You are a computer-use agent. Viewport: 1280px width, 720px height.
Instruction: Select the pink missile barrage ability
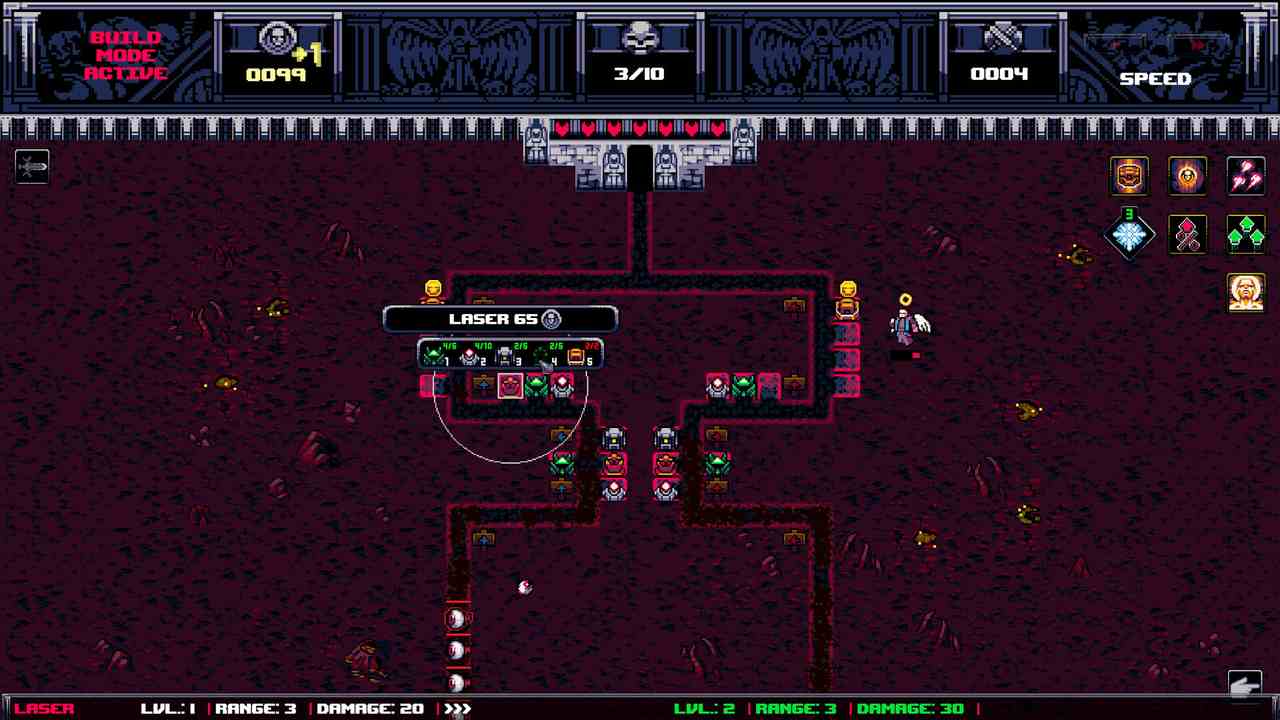pyautogui.click(x=1246, y=176)
